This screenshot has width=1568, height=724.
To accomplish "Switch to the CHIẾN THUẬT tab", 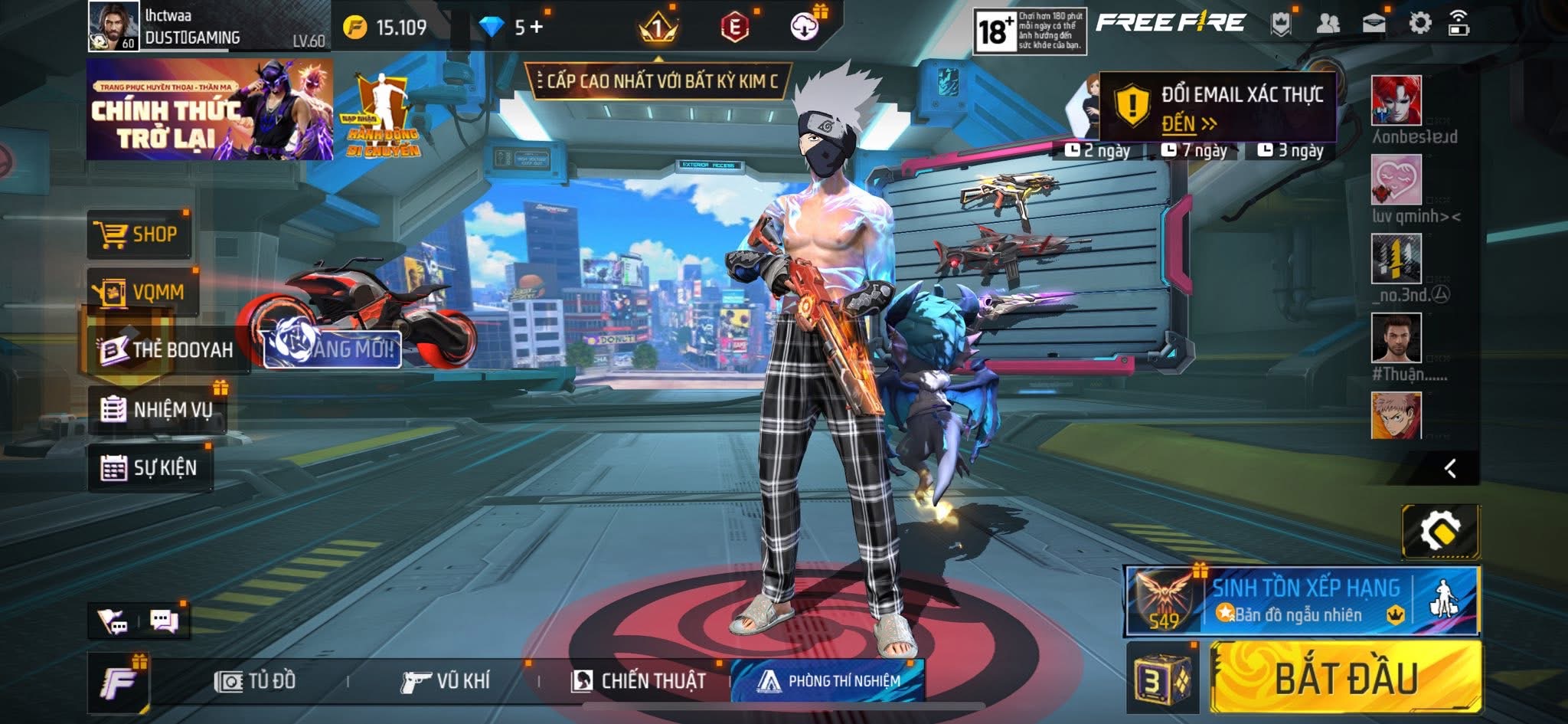I will (639, 681).
